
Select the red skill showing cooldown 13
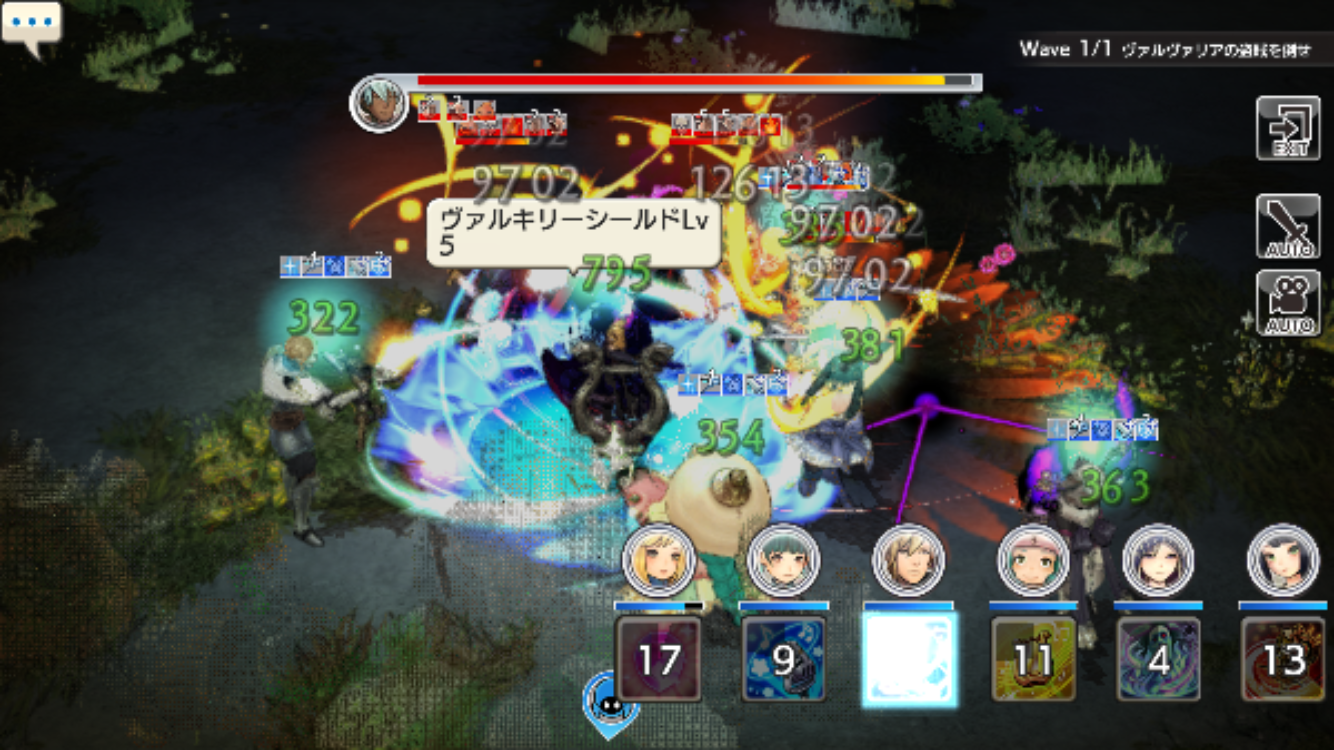tap(1283, 659)
